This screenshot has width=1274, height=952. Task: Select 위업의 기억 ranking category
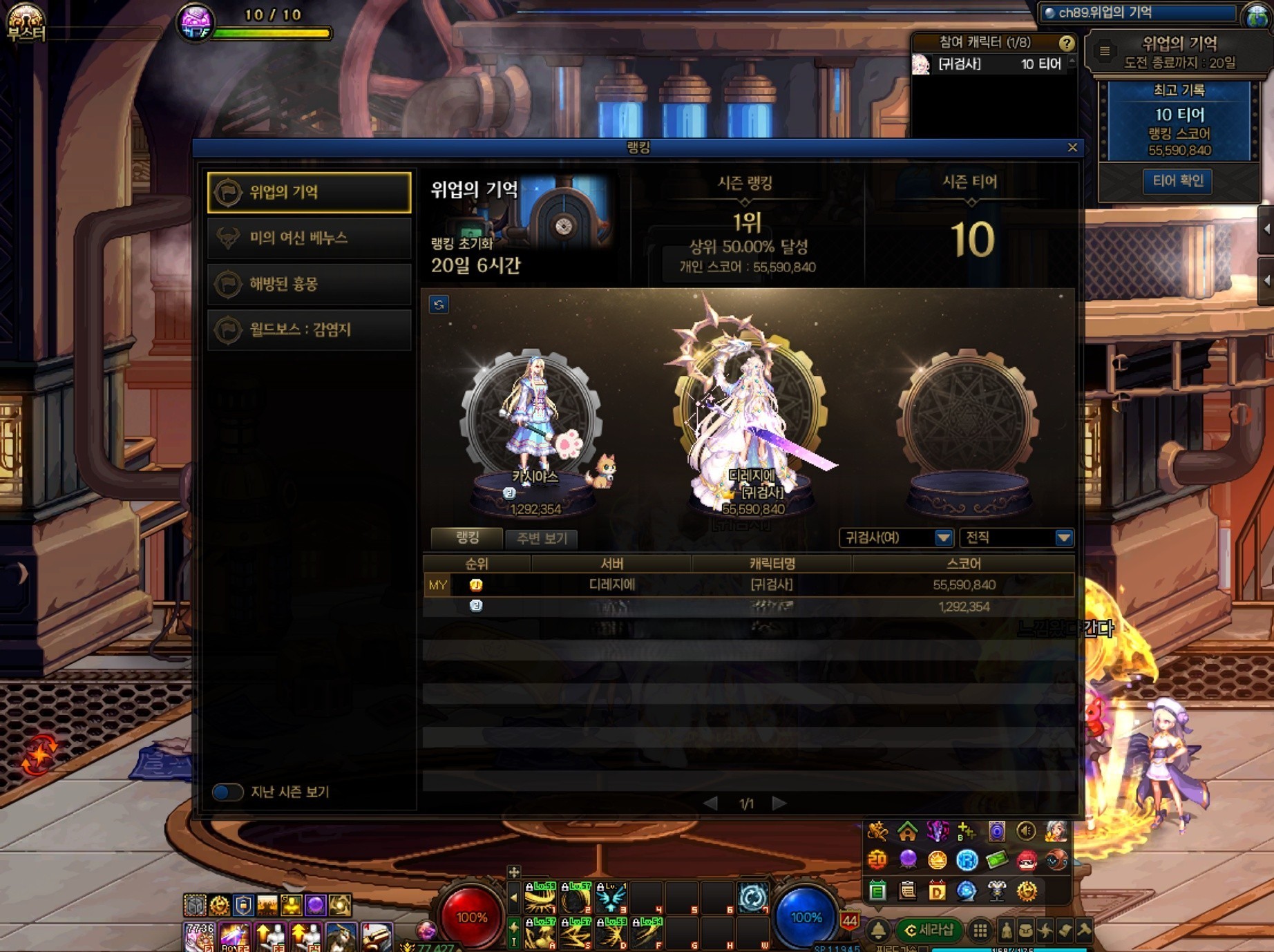(309, 192)
